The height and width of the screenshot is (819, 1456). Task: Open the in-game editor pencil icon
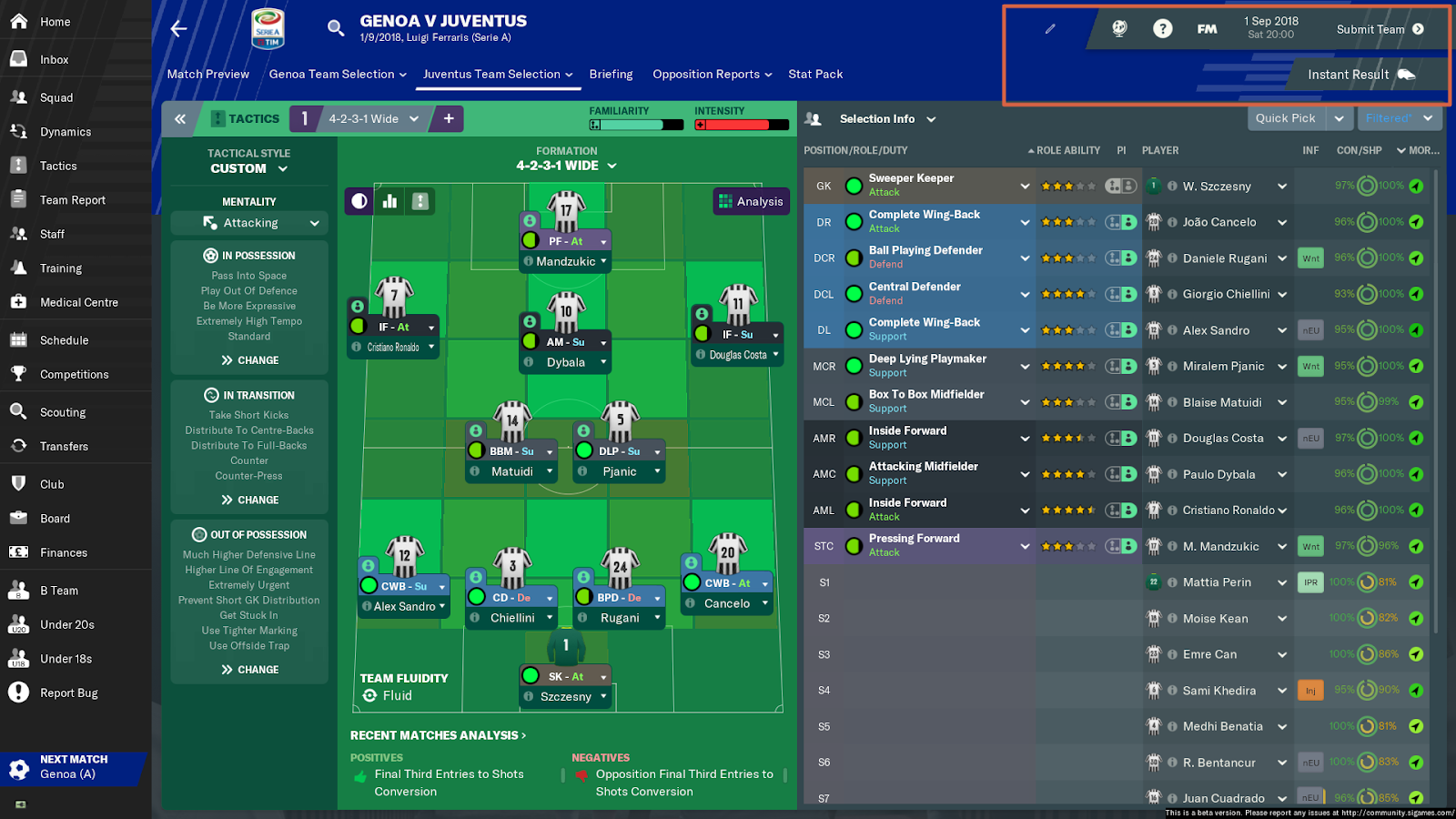(x=1050, y=28)
